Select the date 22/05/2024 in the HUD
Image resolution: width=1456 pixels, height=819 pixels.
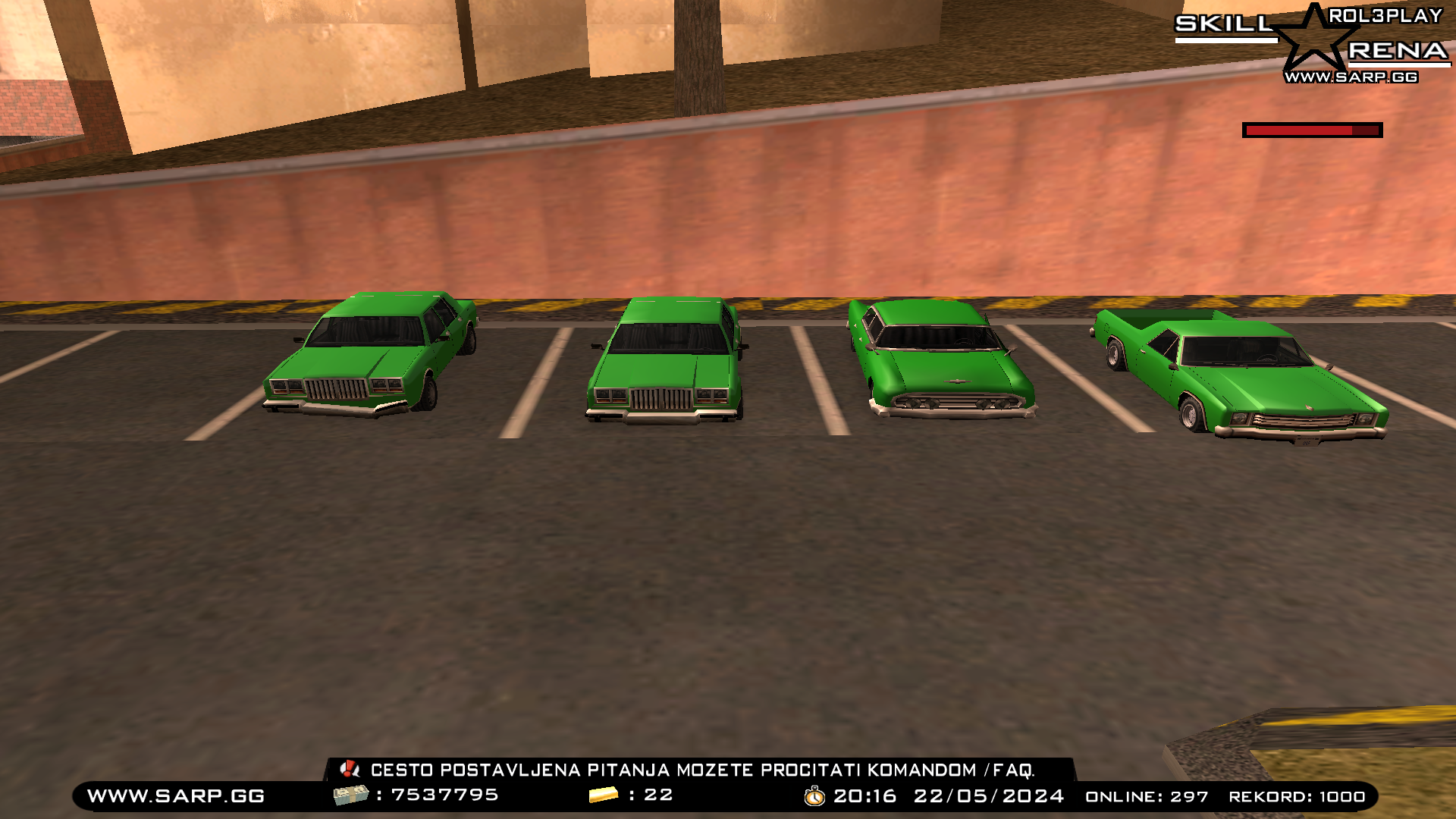pyautogui.click(x=988, y=796)
